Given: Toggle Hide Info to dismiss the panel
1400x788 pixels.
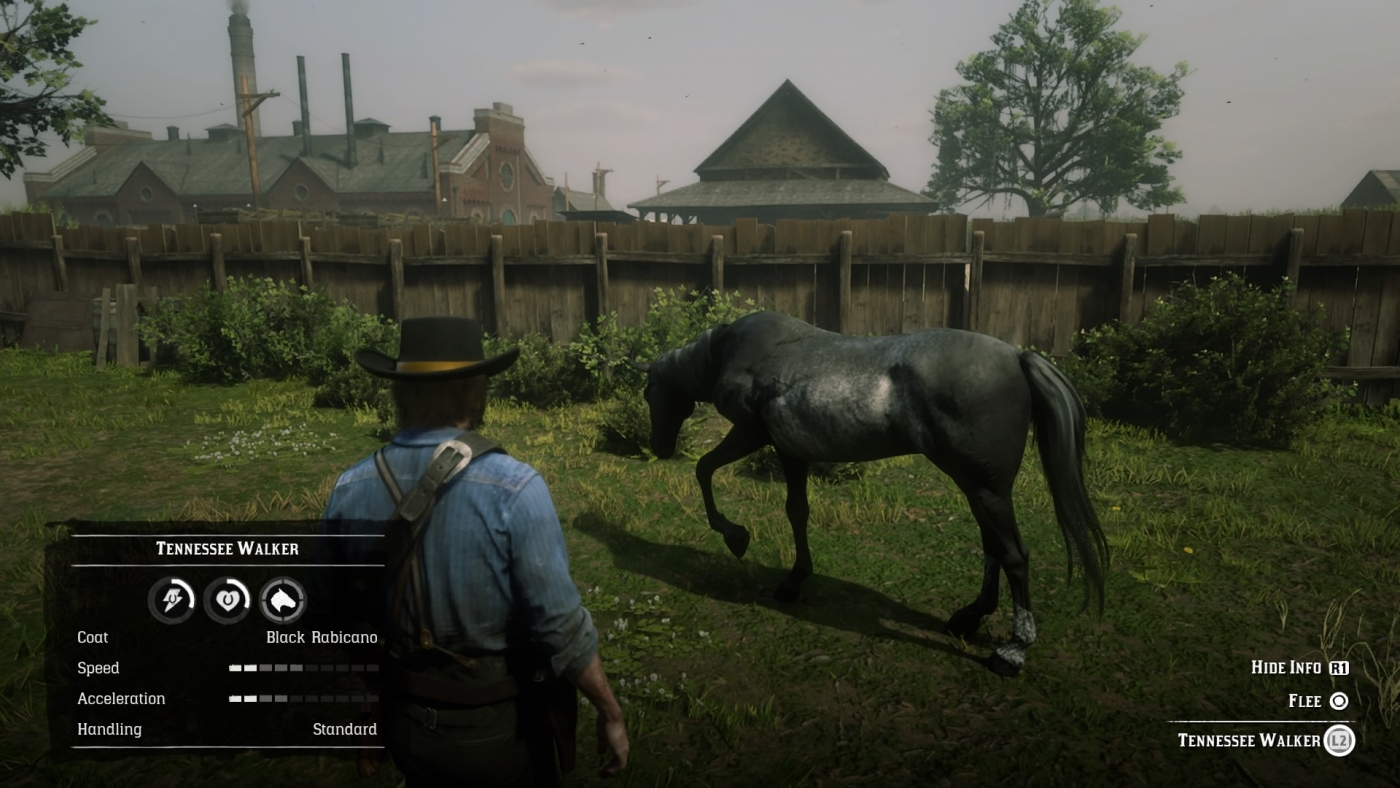Looking at the screenshot, I should (1288, 668).
